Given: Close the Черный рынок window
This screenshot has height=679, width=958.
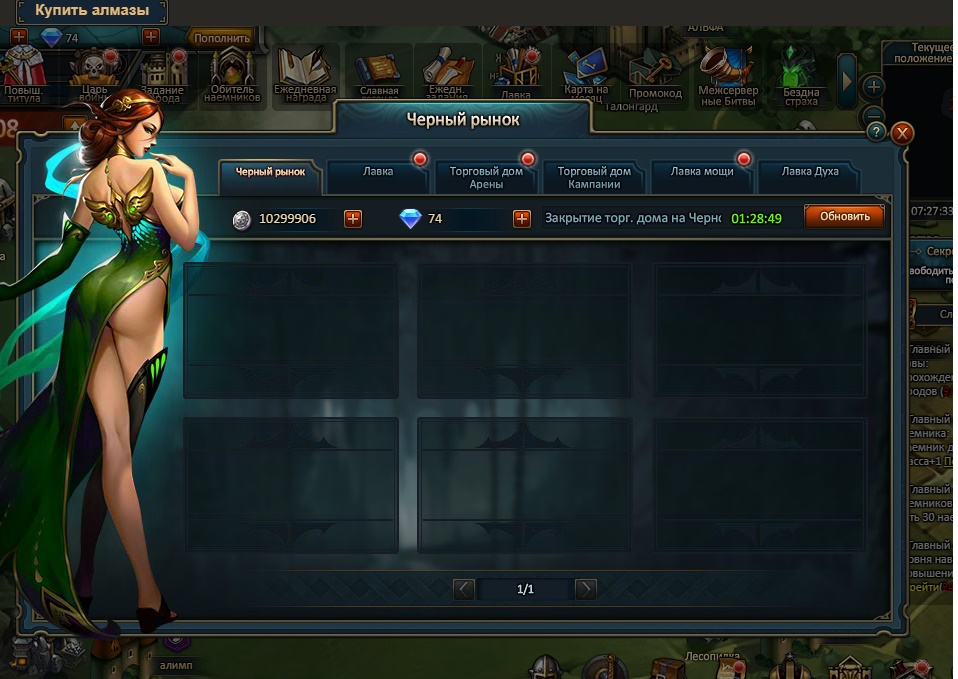Looking at the screenshot, I should (902, 132).
